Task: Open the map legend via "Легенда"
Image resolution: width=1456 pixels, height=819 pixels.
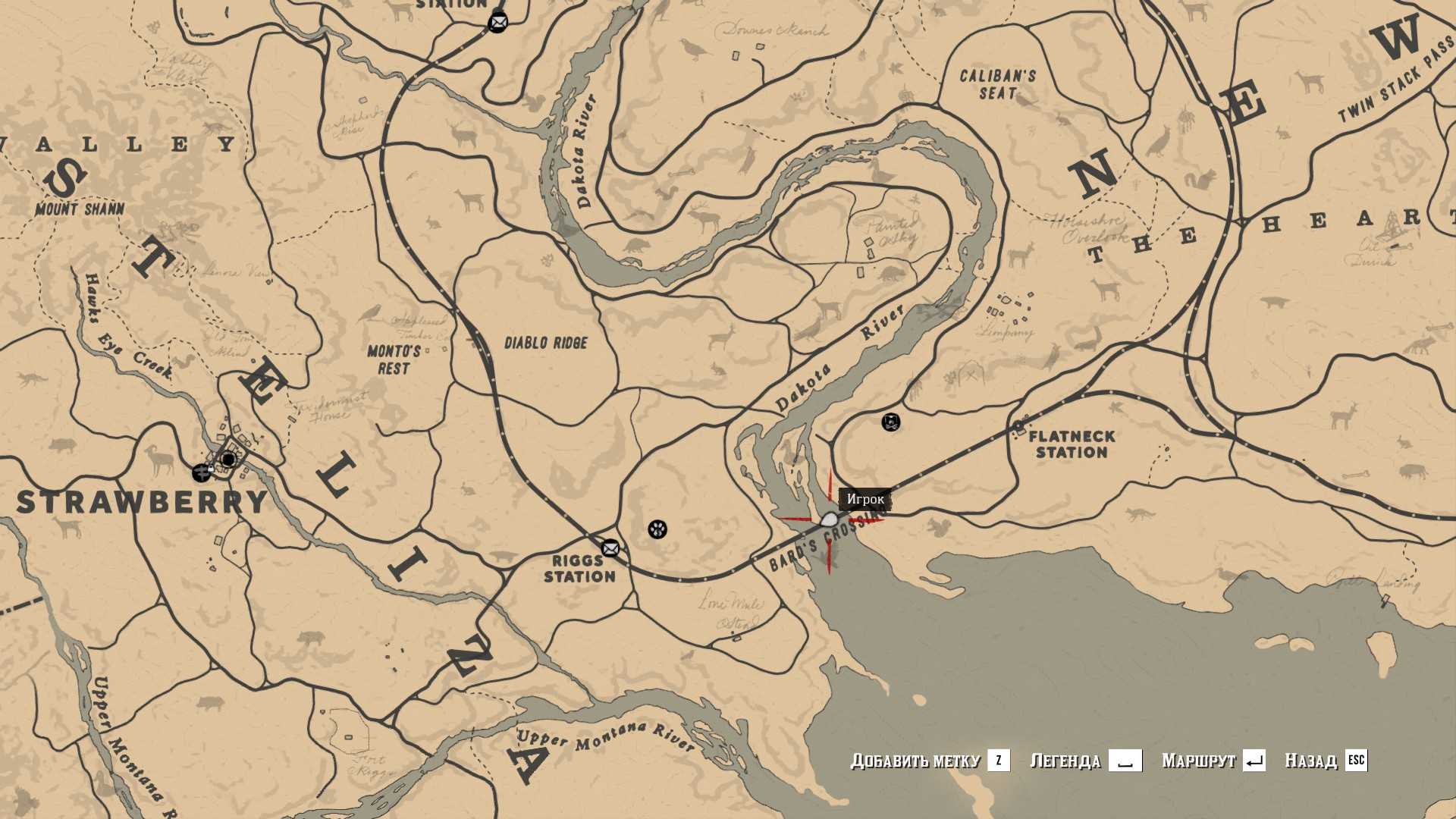Action: pyautogui.click(x=1085, y=760)
